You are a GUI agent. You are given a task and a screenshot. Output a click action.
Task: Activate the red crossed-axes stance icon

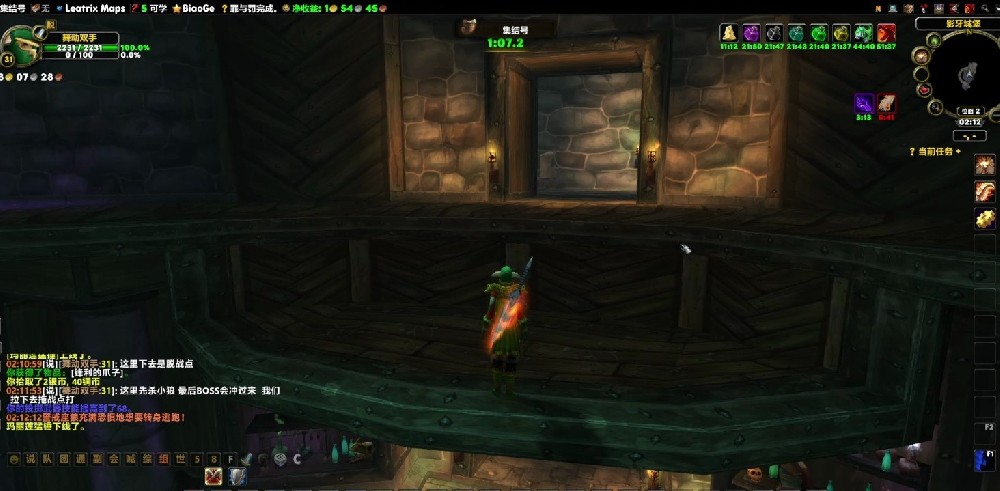coord(213,477)
